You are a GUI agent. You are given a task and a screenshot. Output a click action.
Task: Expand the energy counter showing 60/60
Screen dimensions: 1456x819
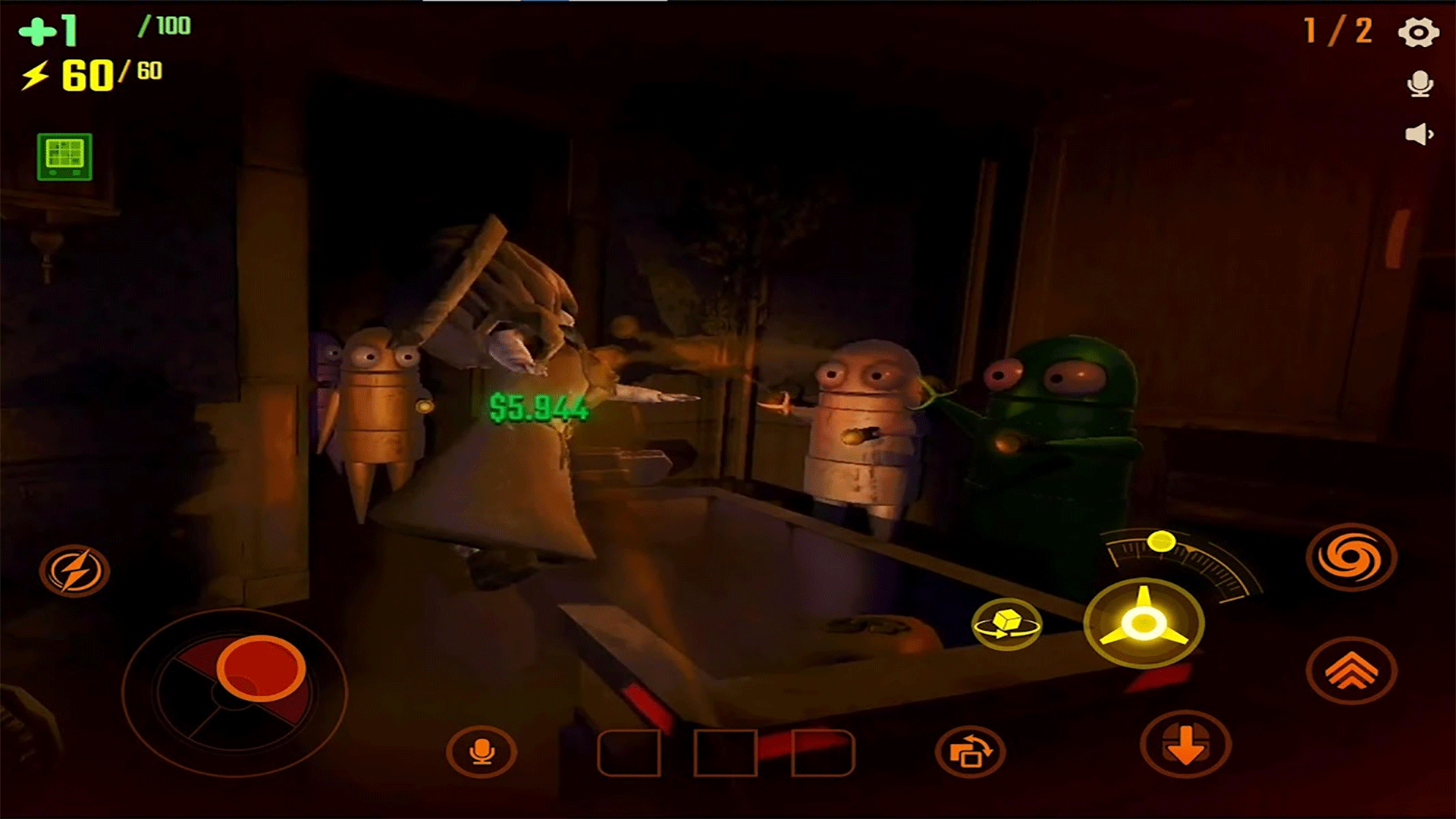pyautogui.click(x=91, y=74)
